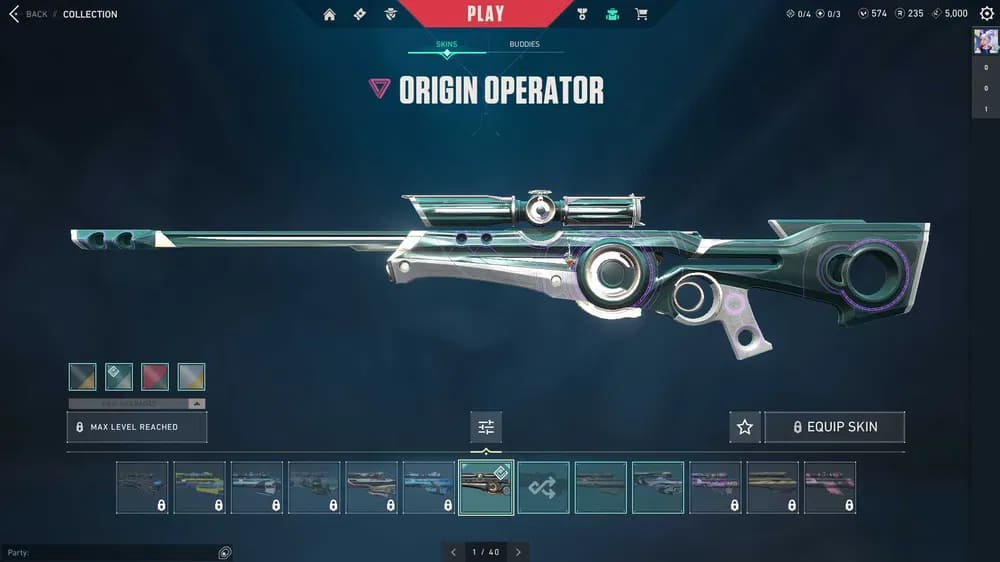Open settings via the gear icon
Screen dimensions: 1000x562
[x=986, y=14]
